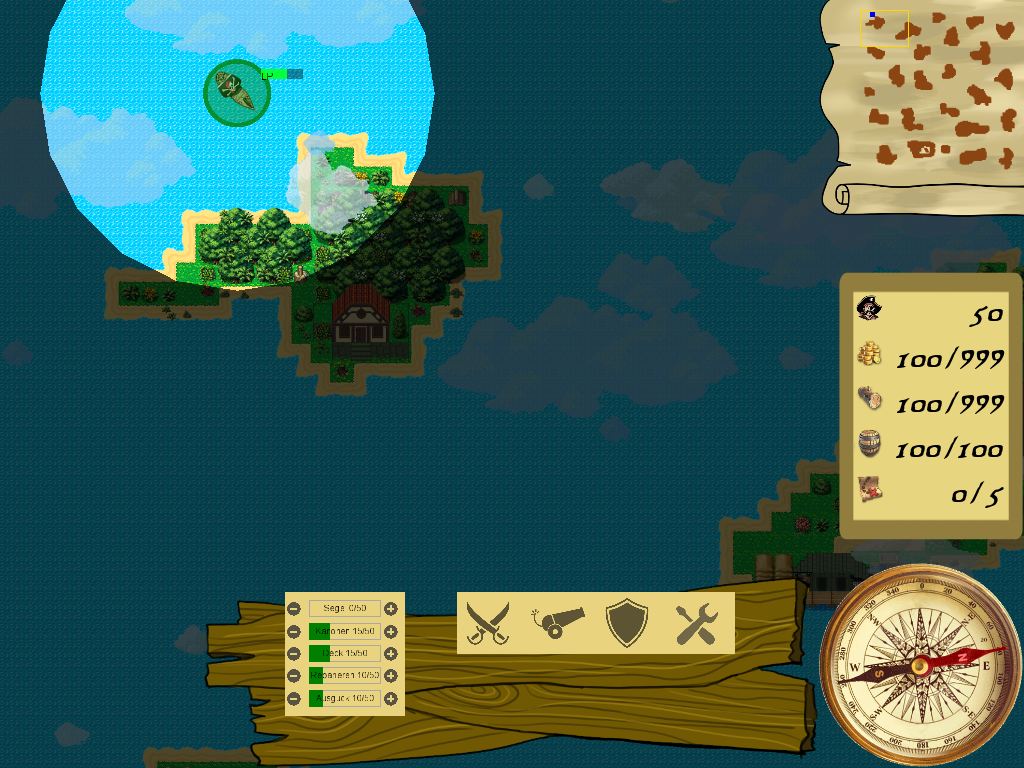Screen dimensions: 1024x768
Task: Add crew to Kanonen with plus button
Action: [391, 631]
